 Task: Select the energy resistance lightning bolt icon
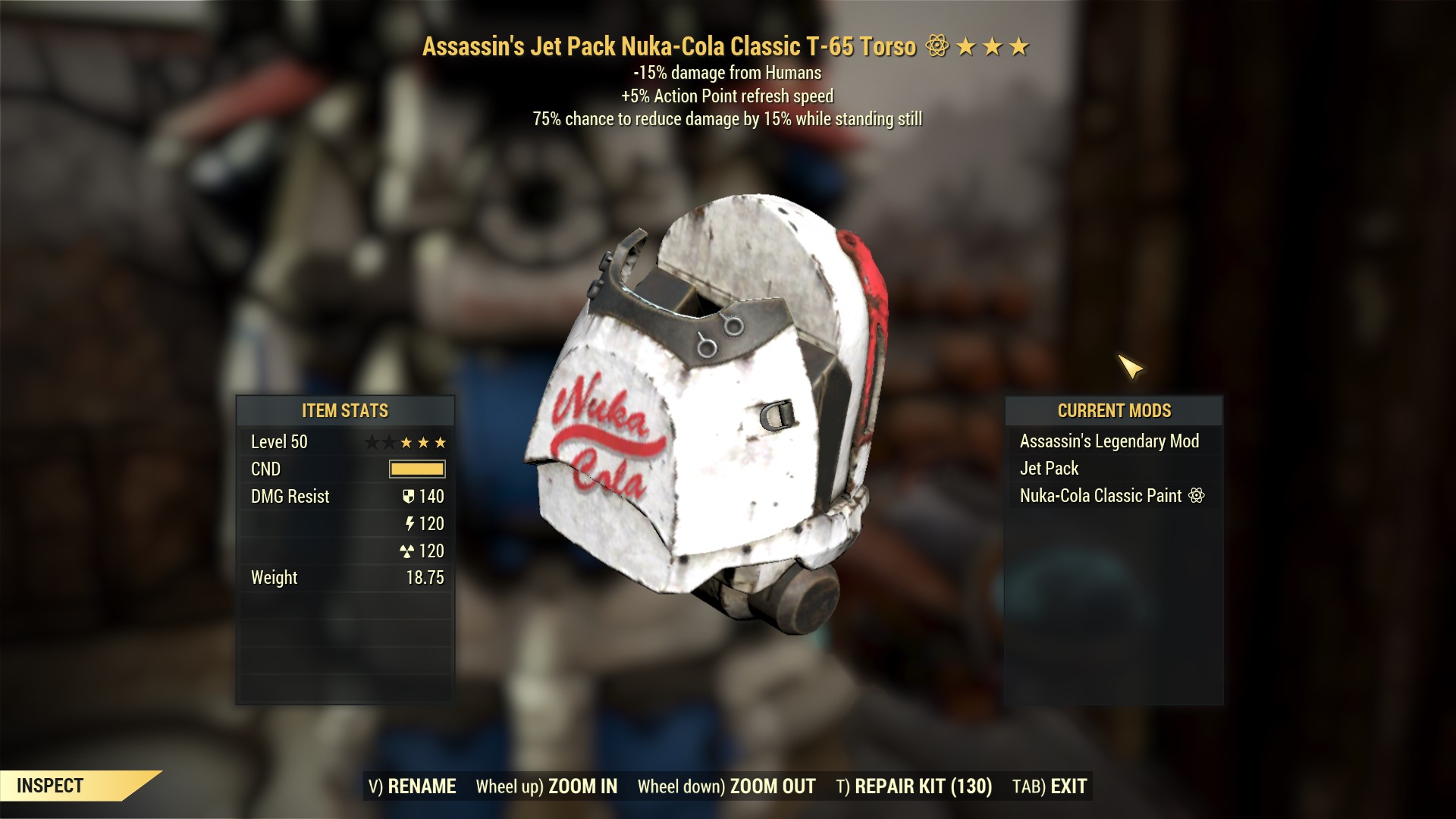click(409, 523)
